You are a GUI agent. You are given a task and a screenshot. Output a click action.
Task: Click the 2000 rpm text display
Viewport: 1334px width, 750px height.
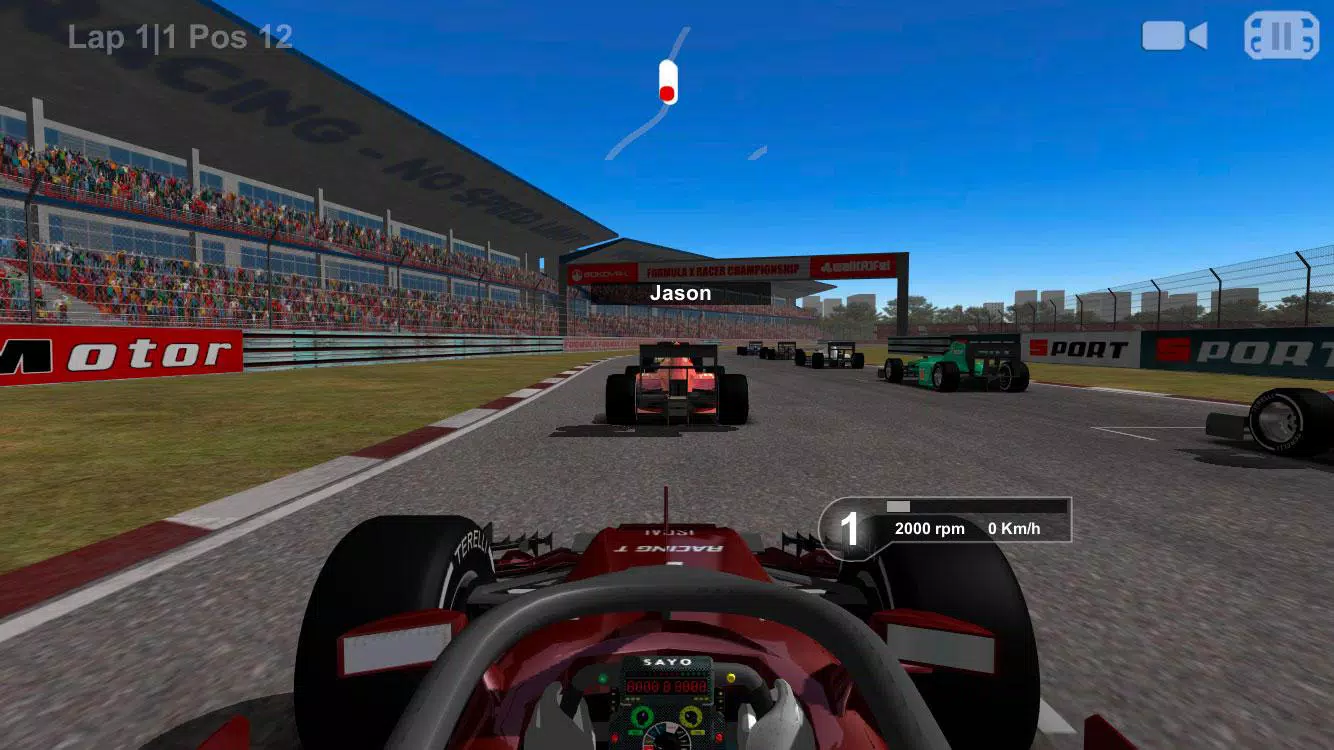click(929, 528)
